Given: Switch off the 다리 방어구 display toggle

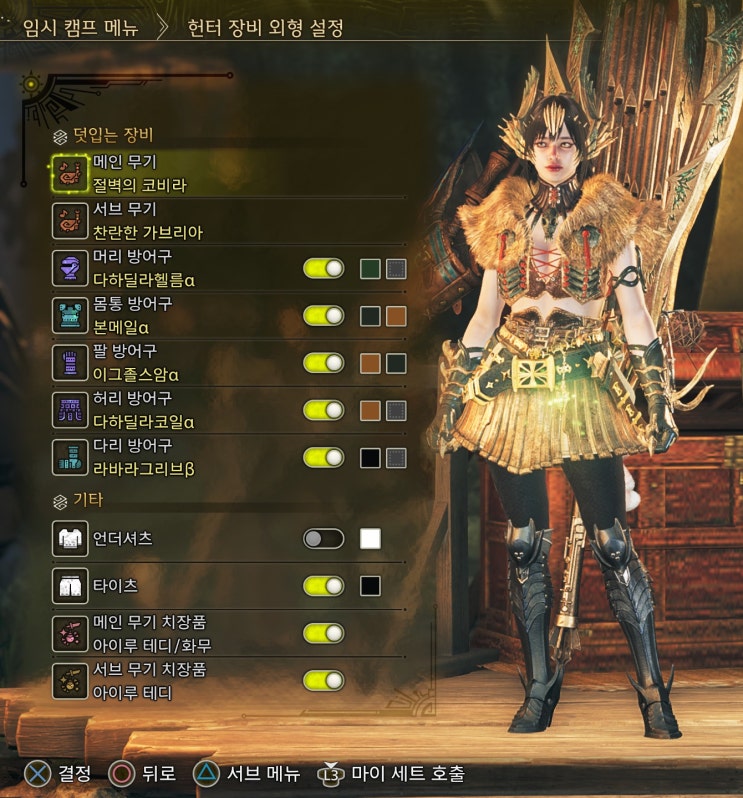Looking at the screenshot, I should [323, 458].
